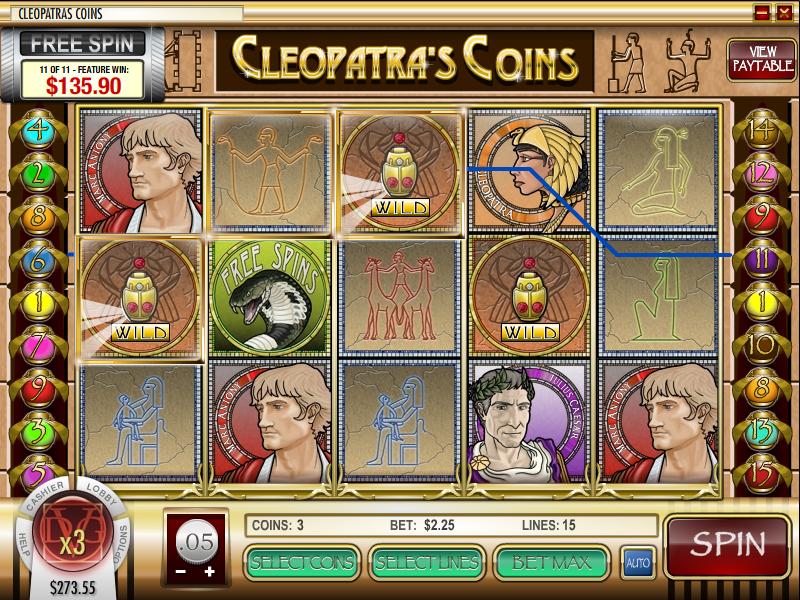The image size is (800, 600).
Task: Toggle the Auto spin button
Action: coord(637,563)
